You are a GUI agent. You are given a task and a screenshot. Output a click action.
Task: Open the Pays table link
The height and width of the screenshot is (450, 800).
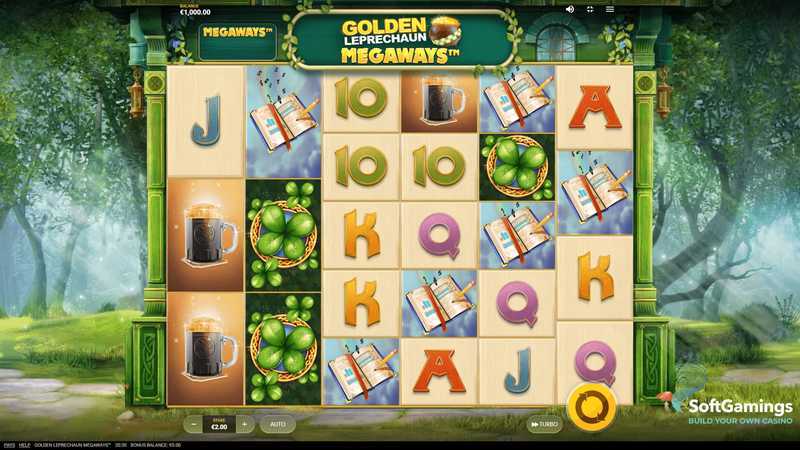[x=9, y=445]
